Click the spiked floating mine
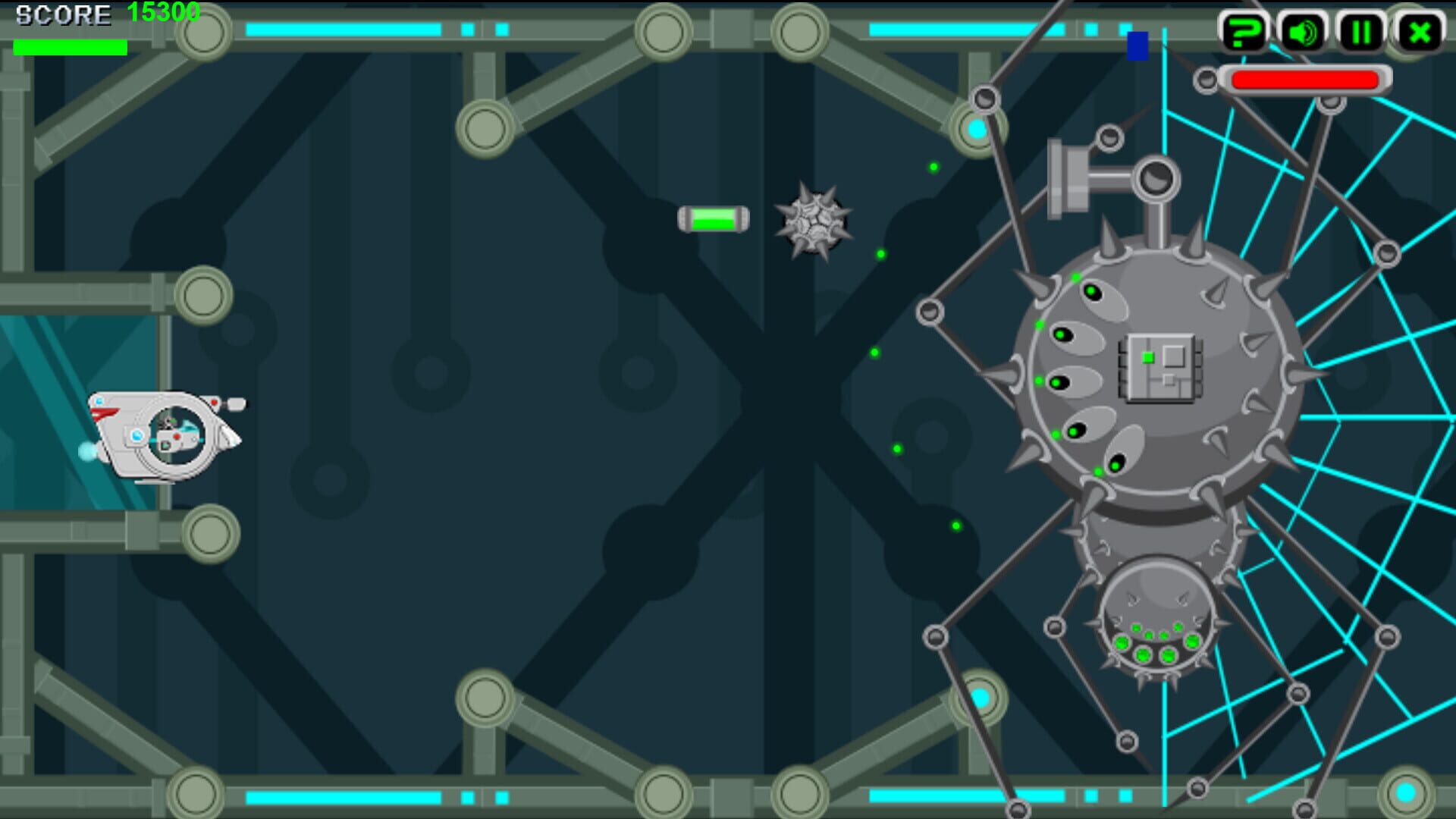 [x=812, y=224]
